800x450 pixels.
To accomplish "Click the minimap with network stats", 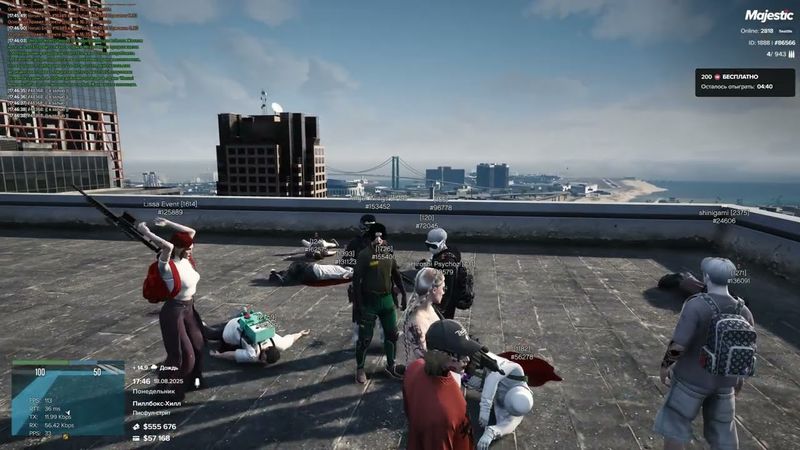I will click(67, 399).
